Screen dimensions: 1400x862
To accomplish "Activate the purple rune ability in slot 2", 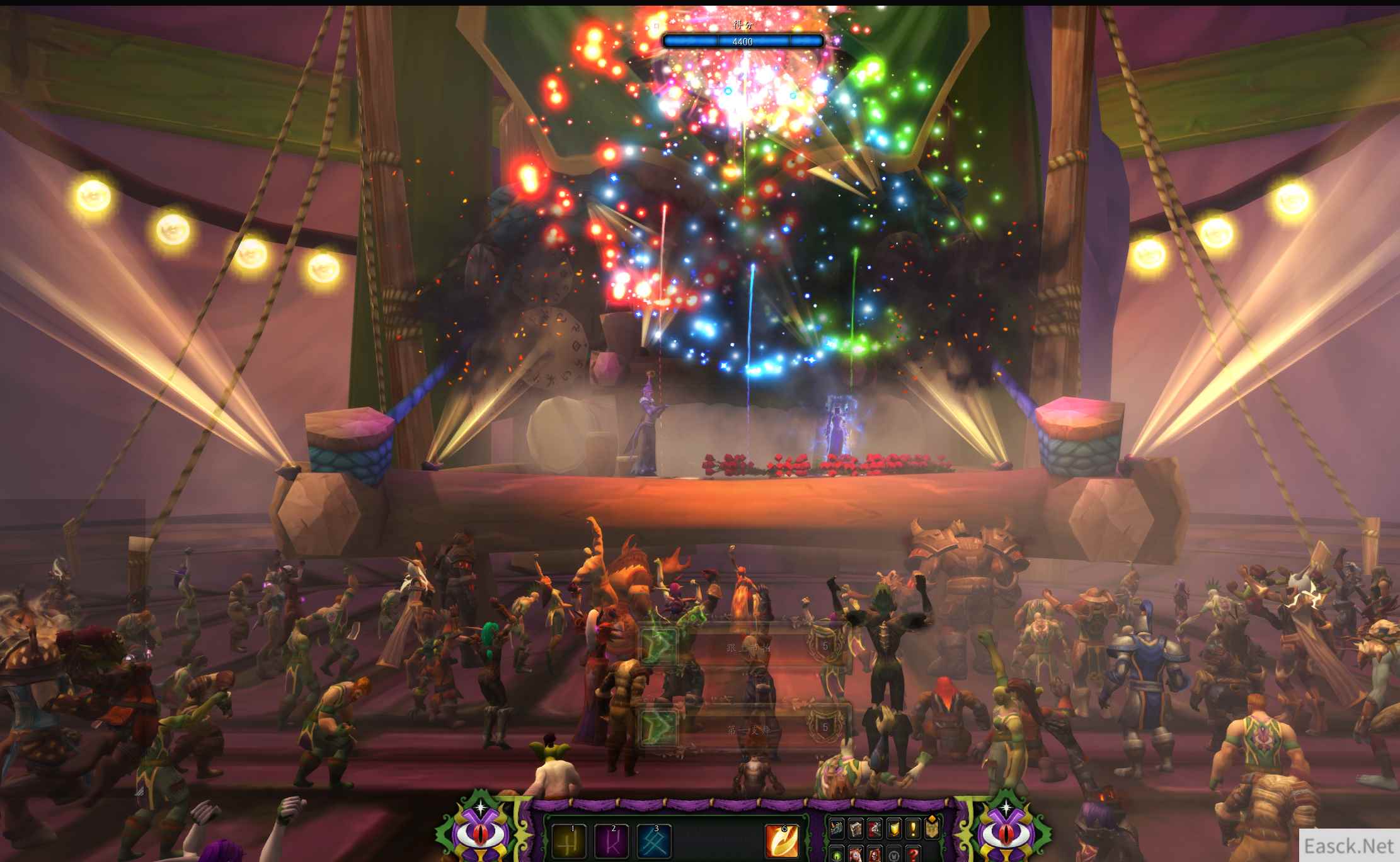I will (612, 841).
